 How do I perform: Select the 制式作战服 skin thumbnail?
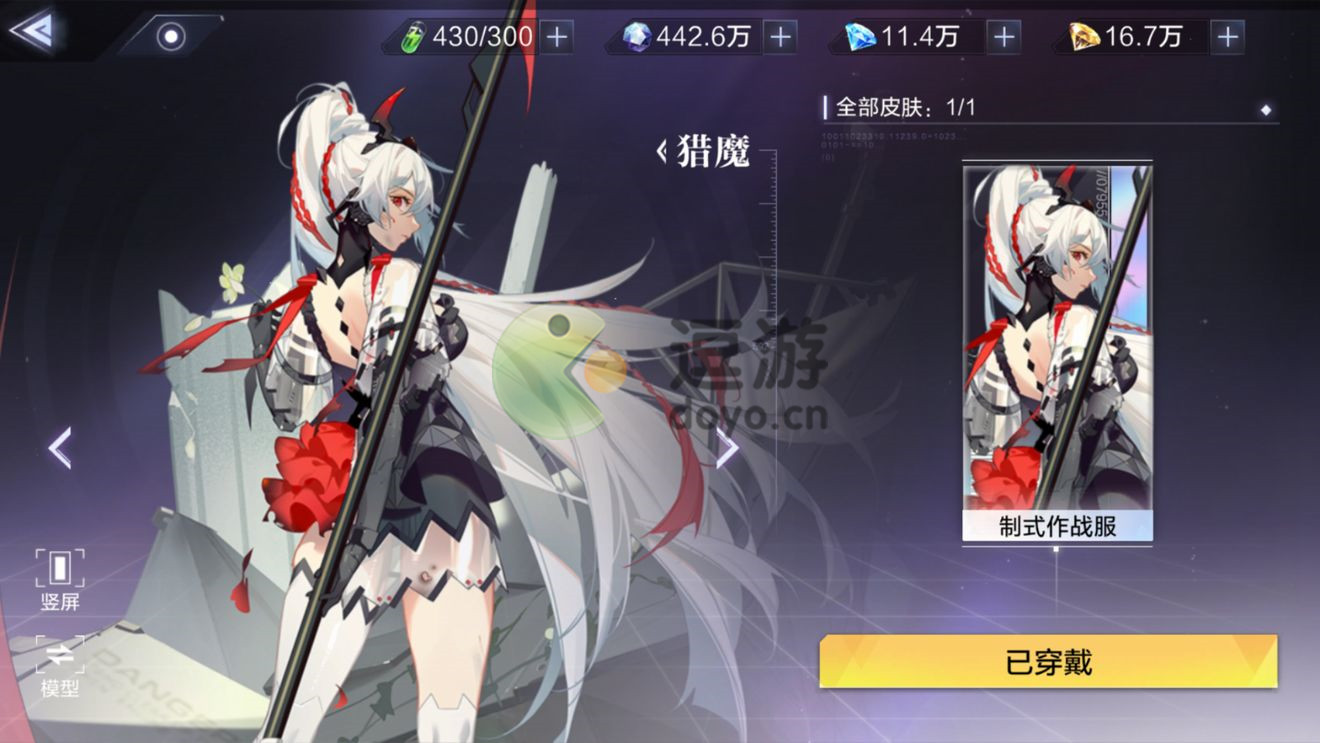1057,352
